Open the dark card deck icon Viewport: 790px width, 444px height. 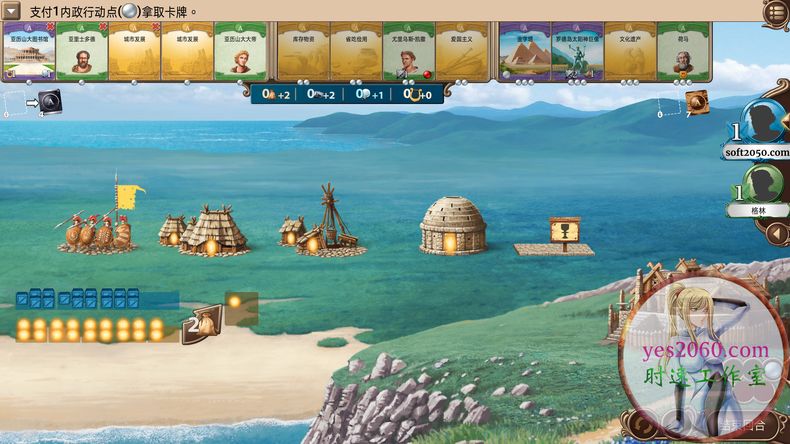[49, 101]
